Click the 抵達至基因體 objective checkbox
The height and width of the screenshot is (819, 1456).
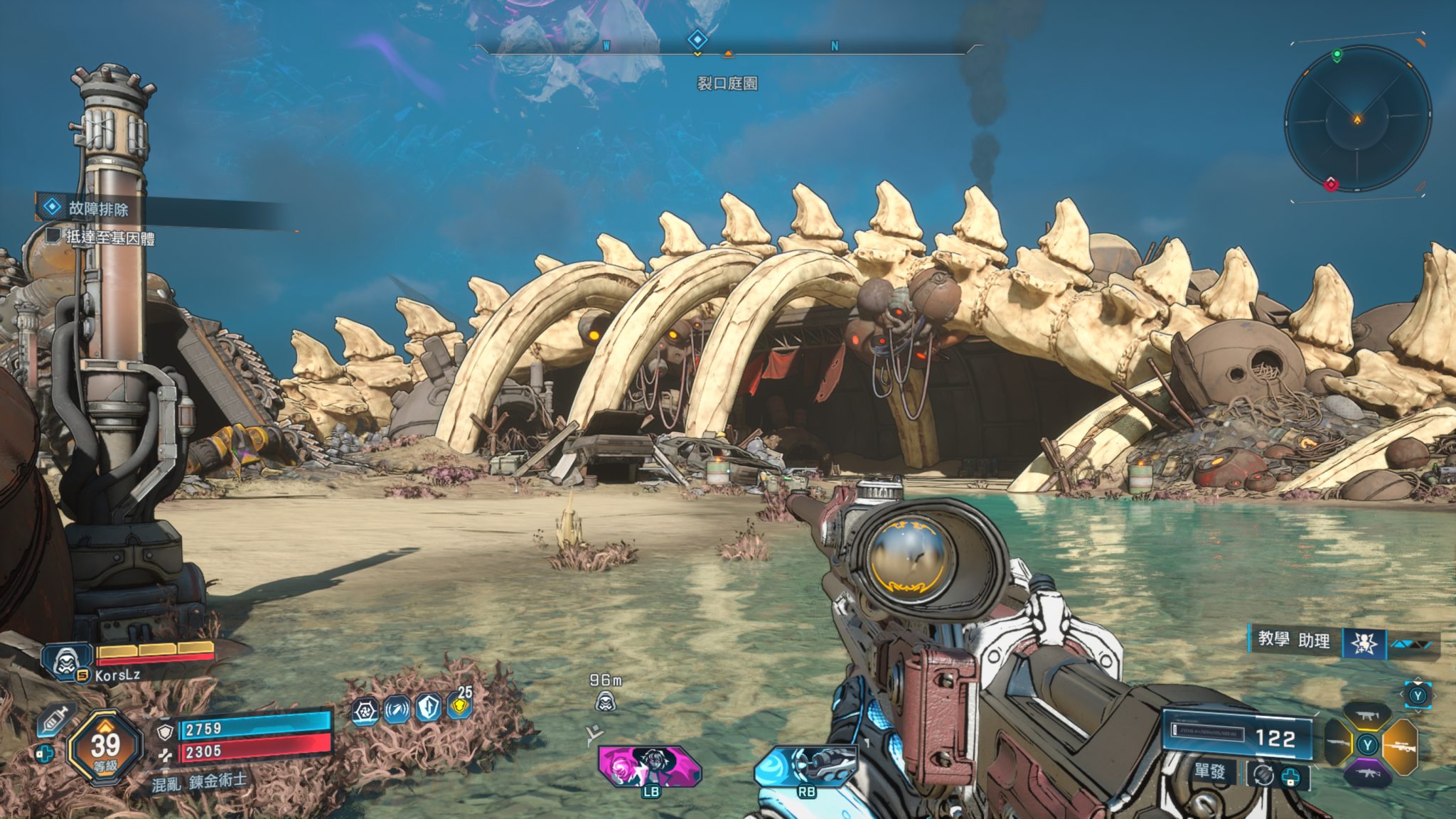(x=53, y=235)
